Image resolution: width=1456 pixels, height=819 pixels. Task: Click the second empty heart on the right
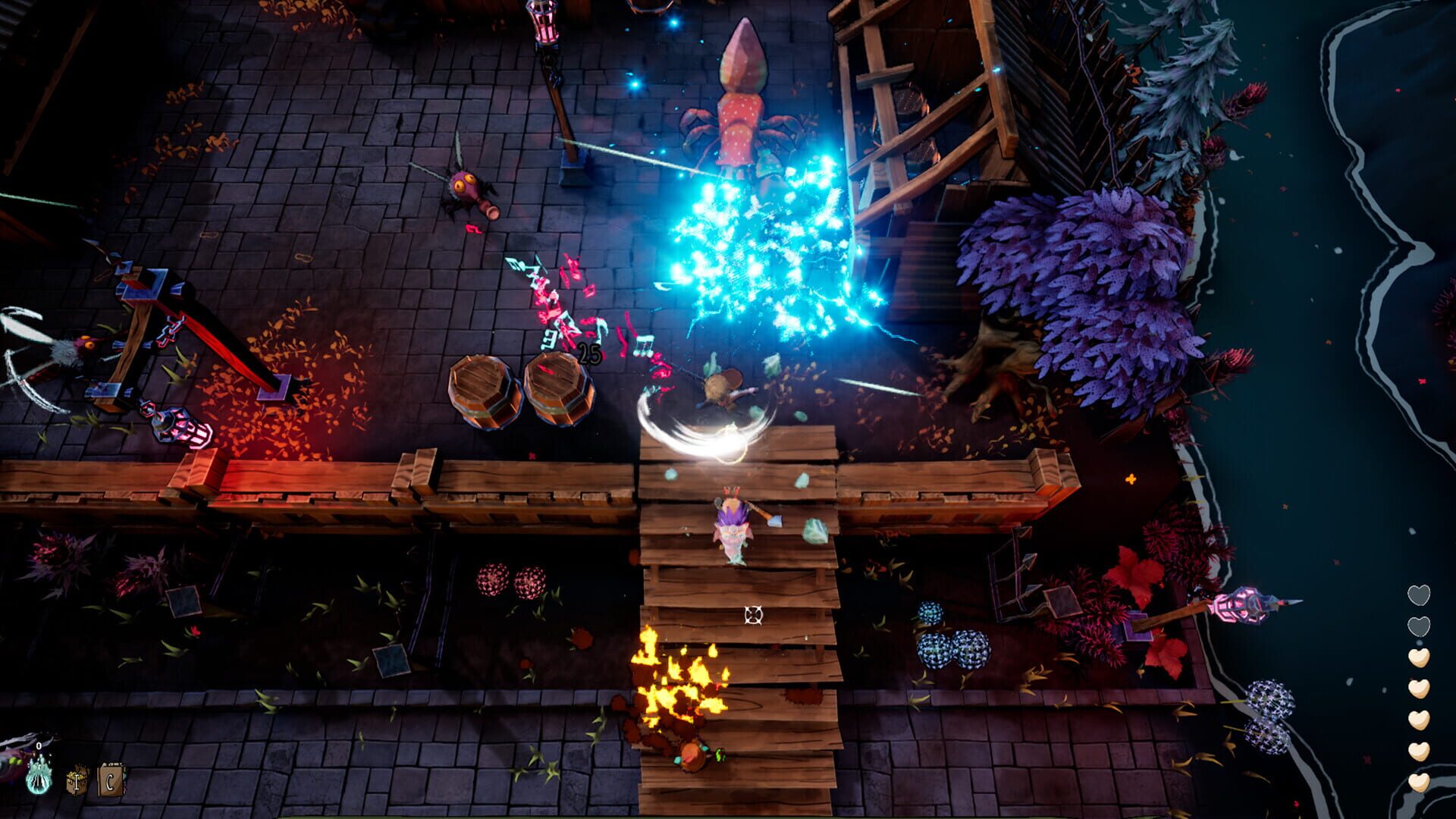coord(1419,625)
